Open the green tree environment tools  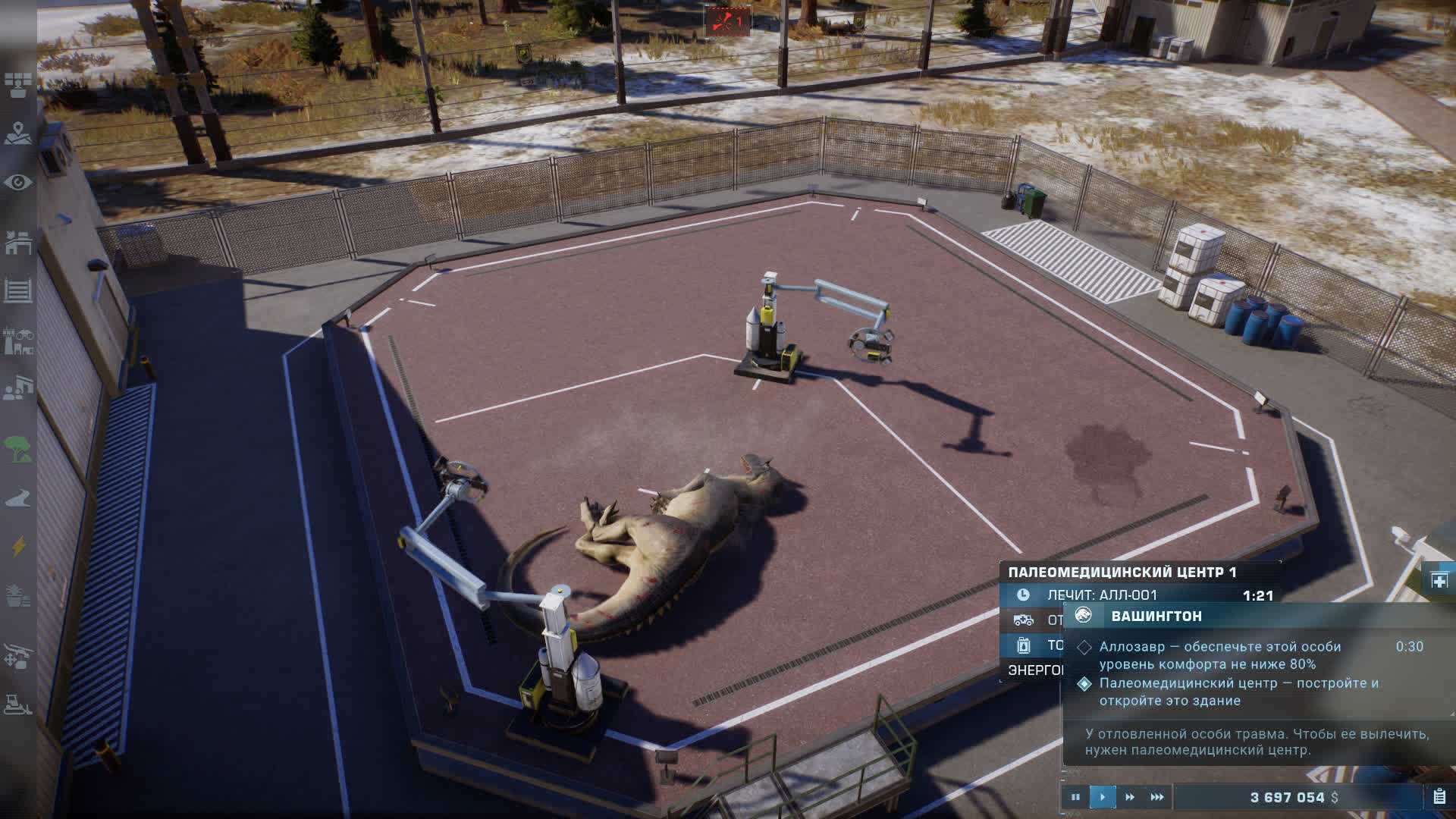coord(17,448)
